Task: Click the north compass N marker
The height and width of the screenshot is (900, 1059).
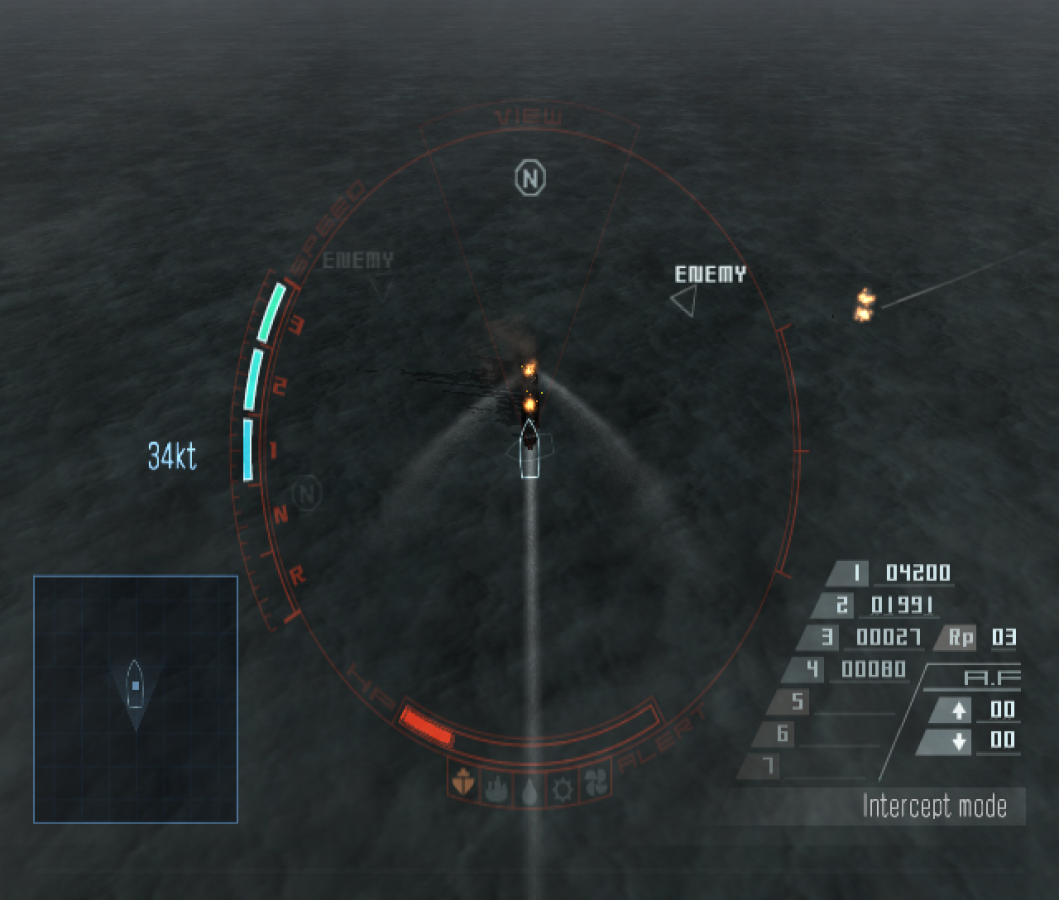Action: click(x=531, y=179)
